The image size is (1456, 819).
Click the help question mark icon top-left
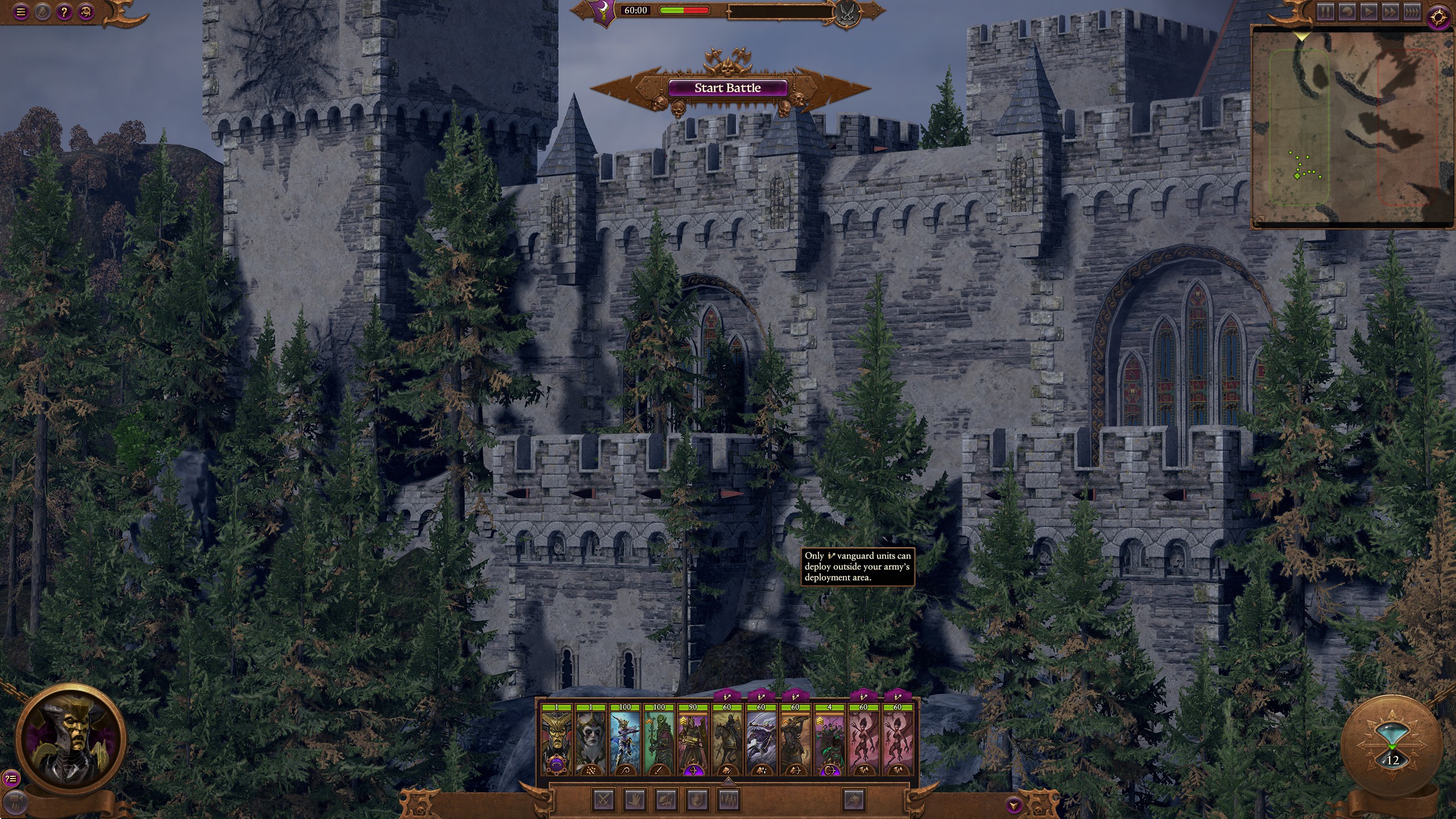64,11
